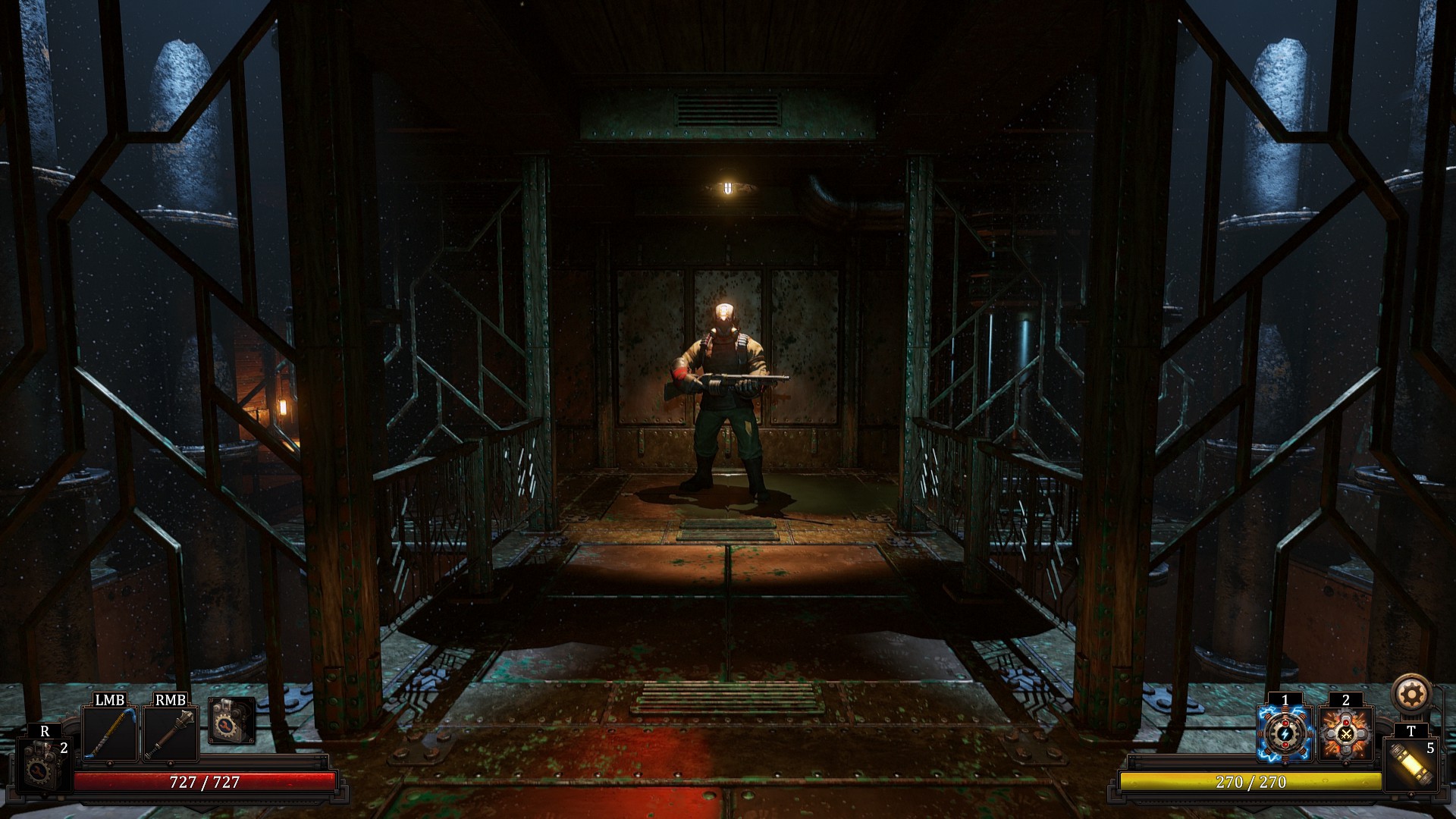Trigger the explosive gadget in hotbar slot 2
Viewport: 1456px width, 819px height.
pos(1345,734)
